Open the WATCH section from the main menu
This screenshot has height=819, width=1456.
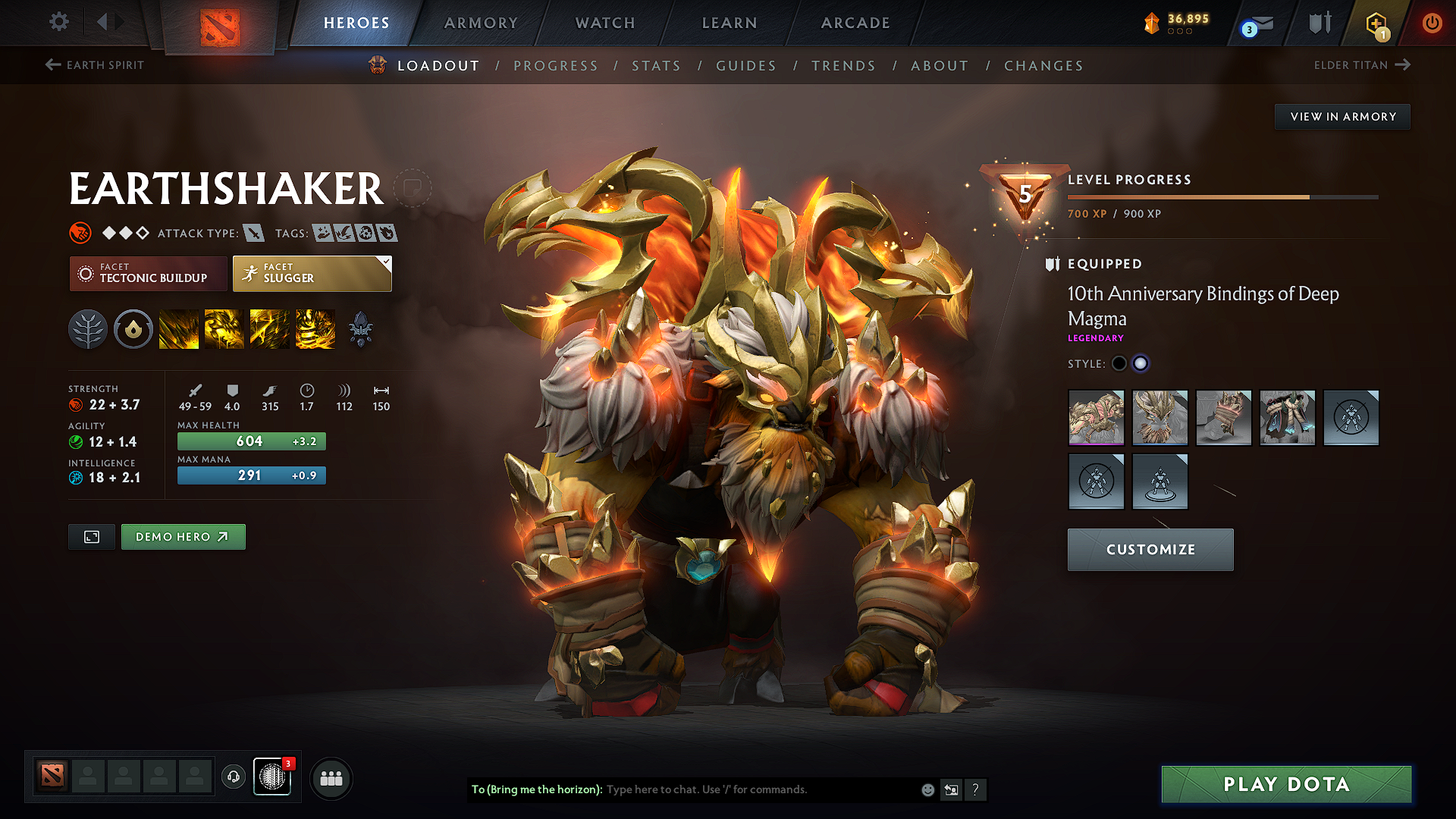604,23
